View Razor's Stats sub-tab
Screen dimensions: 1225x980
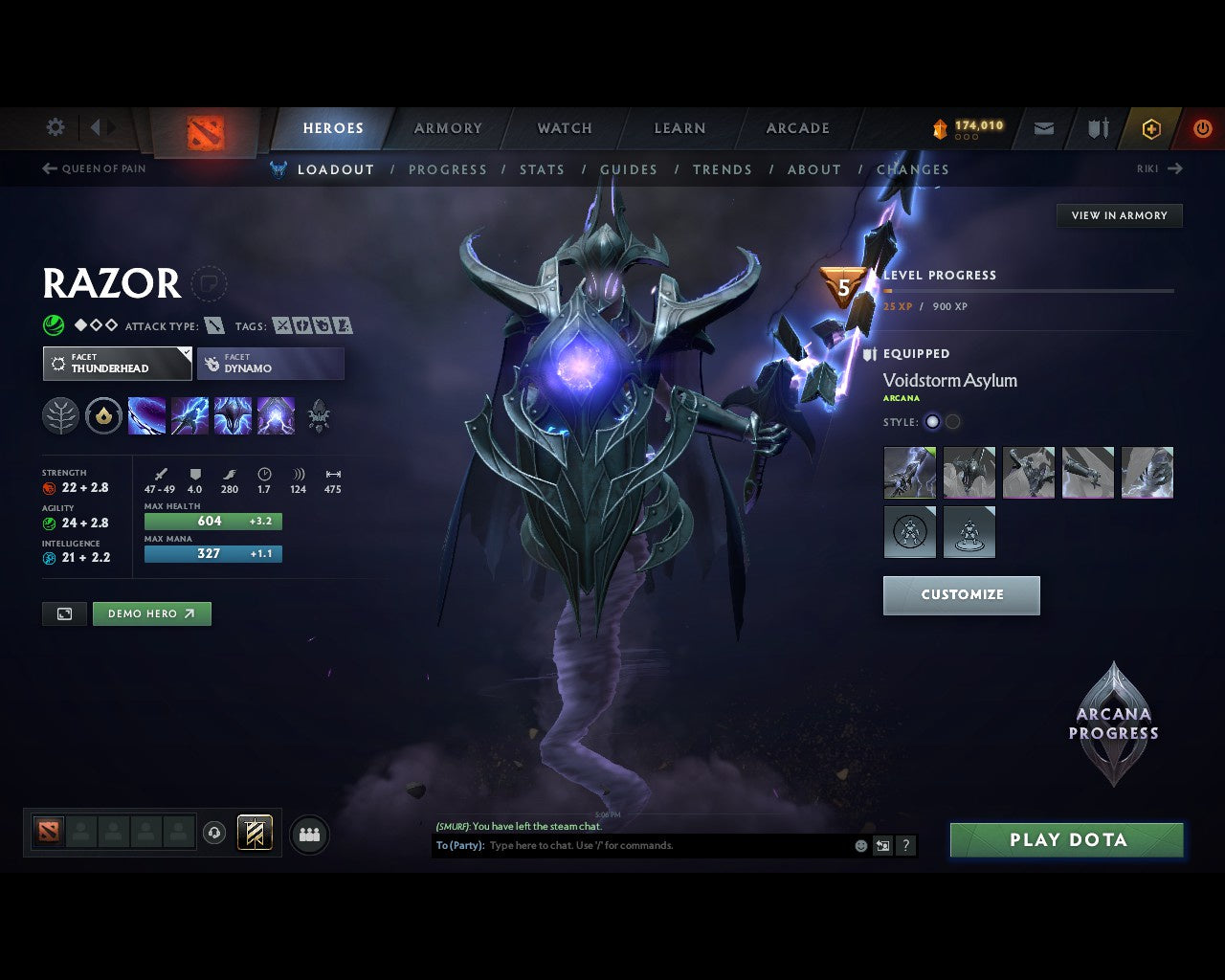(x=542, y=169)
